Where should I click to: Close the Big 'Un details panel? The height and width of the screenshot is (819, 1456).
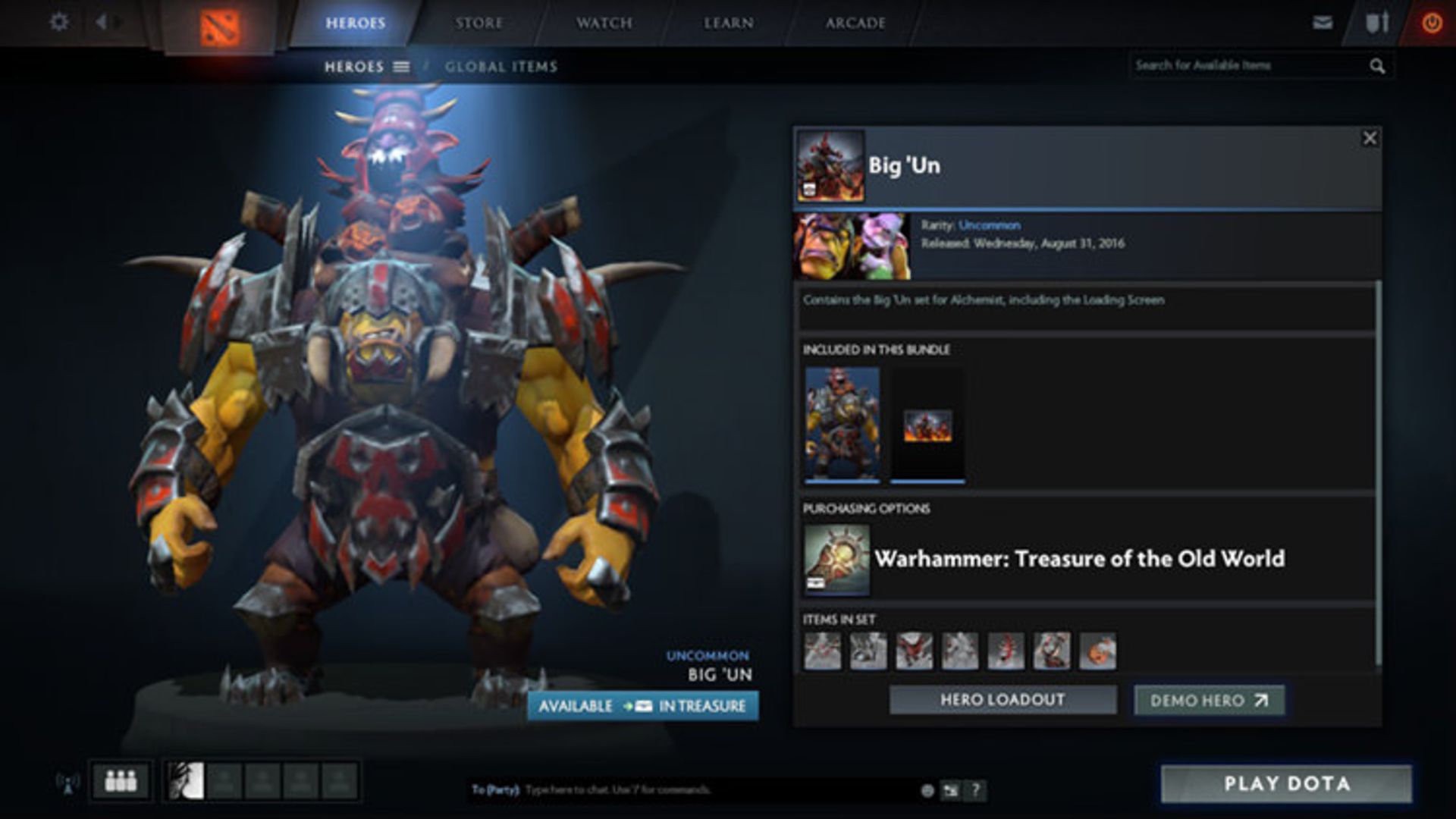(1369, 138)
